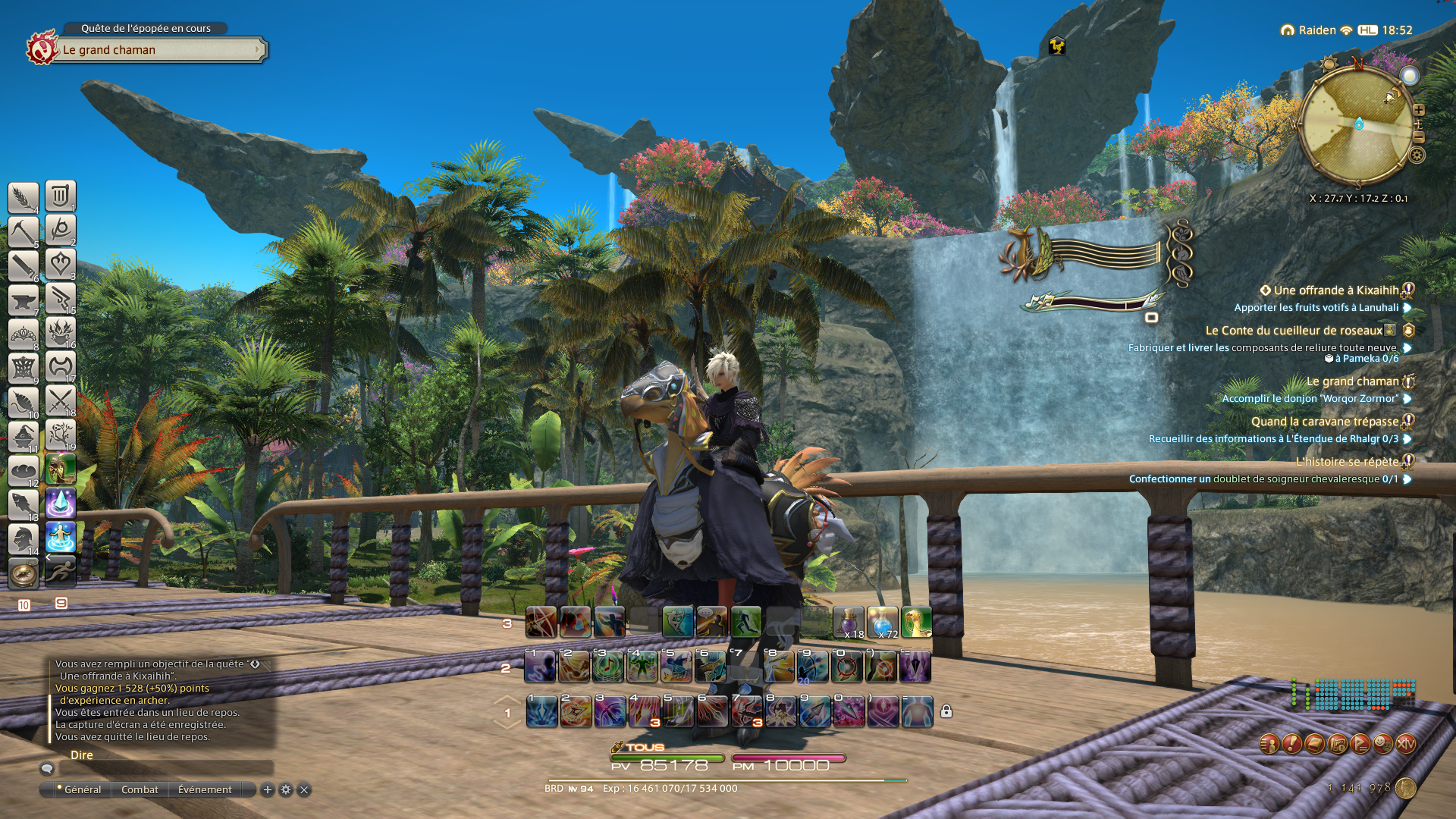Open chat log gear settings
This screenshot has width=1456, height=819.
click(x=286, y=789)
